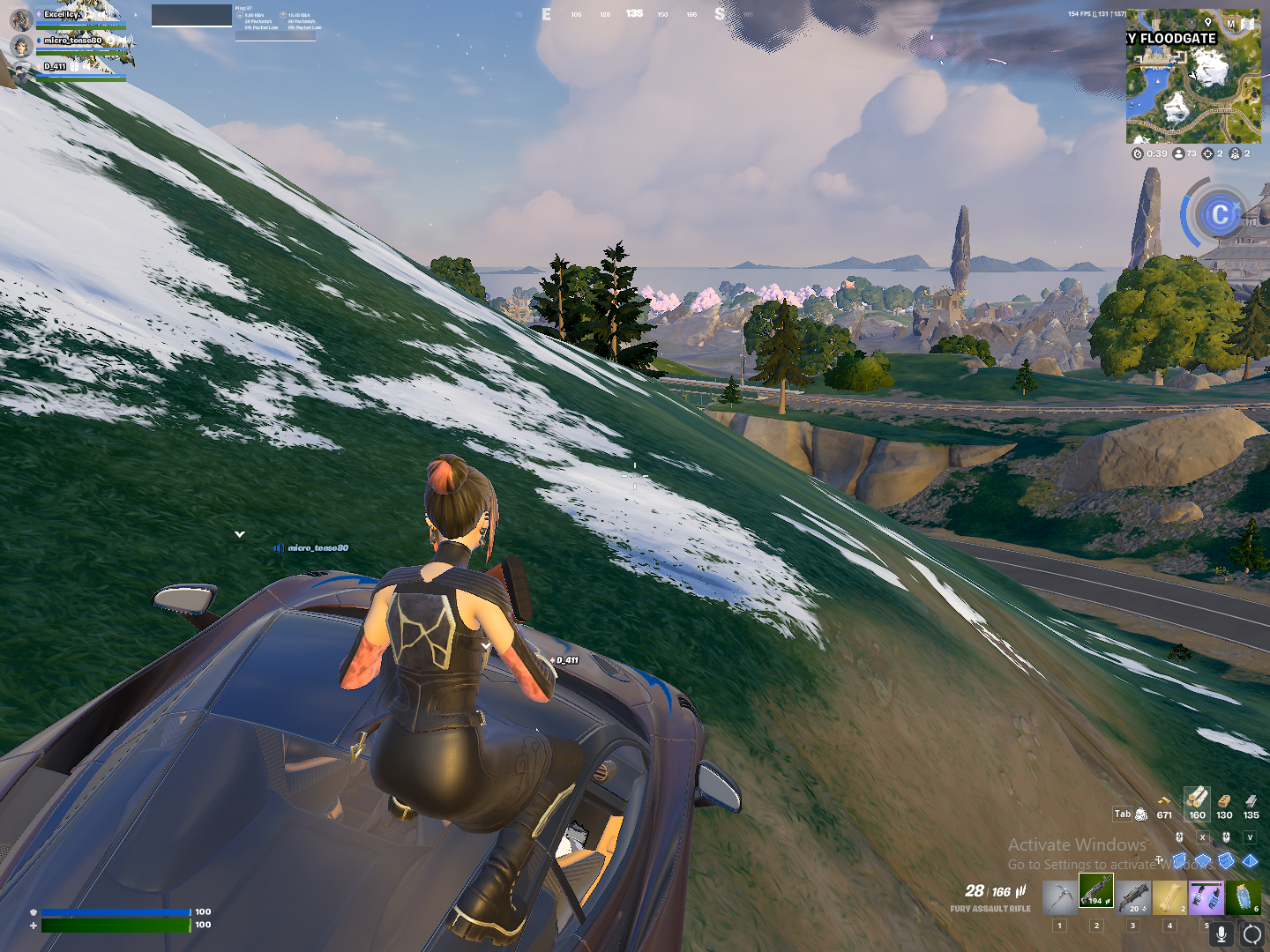
Task: Open the minimap
Action: [x=1193, y=77]
